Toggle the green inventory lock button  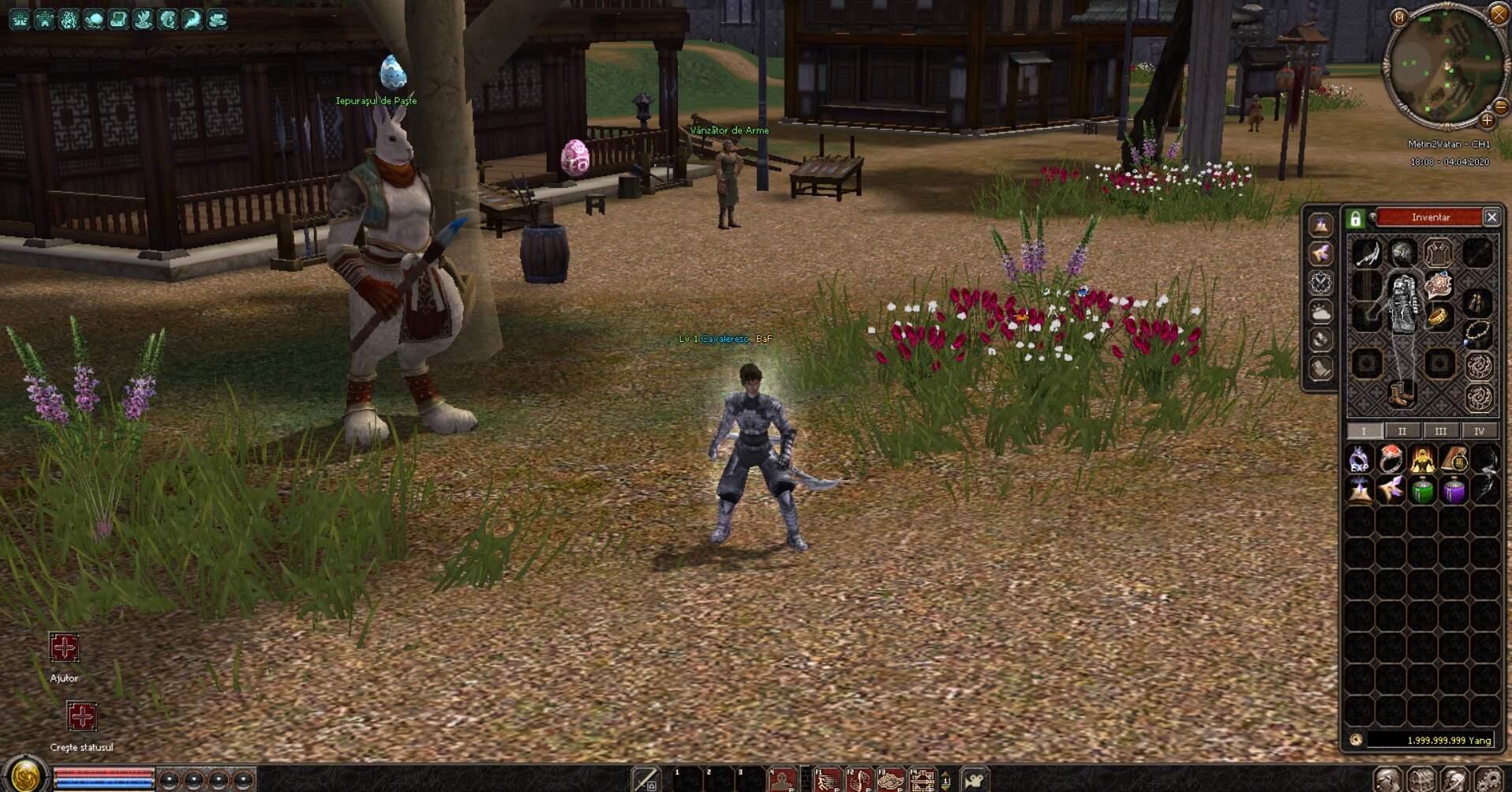pyautogui.click(x=1356, y=219)
